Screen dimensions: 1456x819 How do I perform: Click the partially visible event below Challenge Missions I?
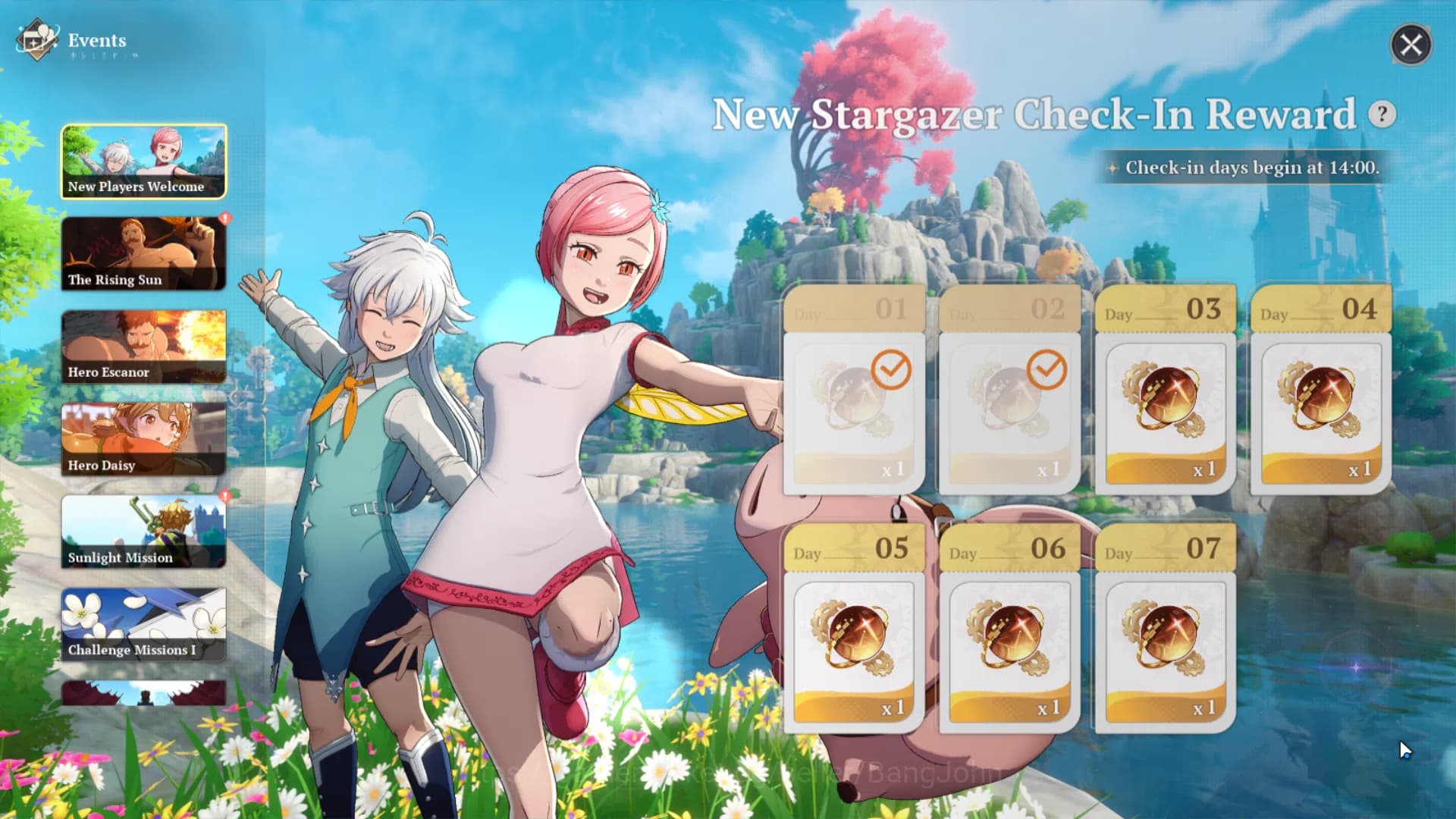coord(143,694)
